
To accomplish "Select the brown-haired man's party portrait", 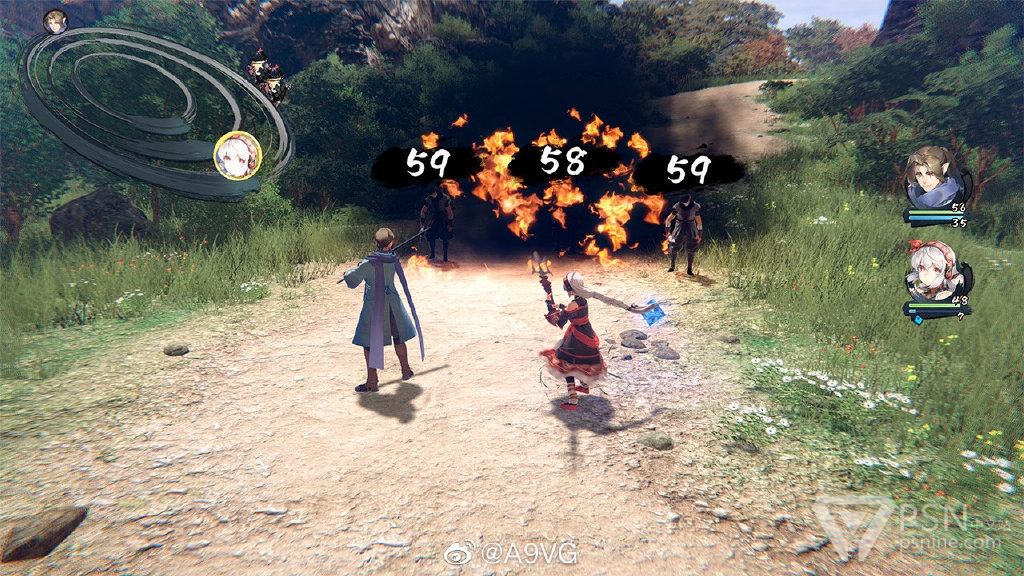I will (932, 178).
